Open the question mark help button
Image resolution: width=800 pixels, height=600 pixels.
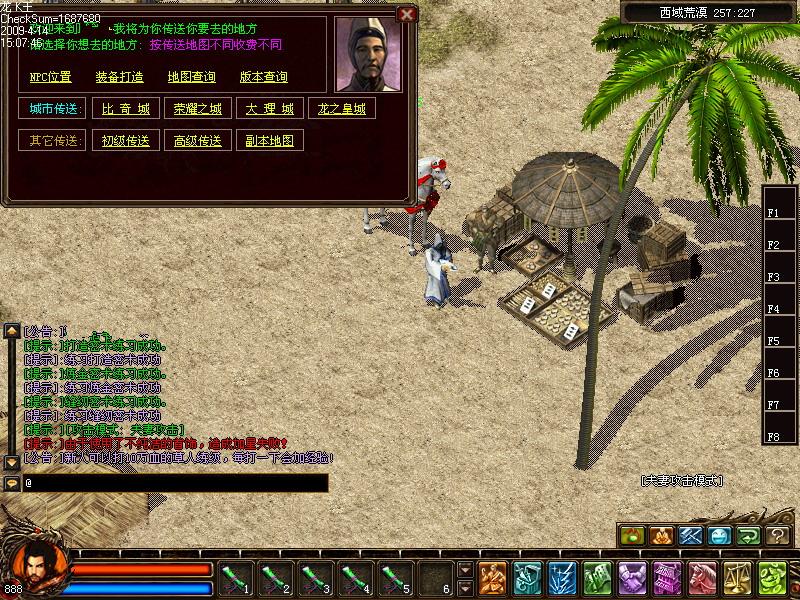pos(778,536)
